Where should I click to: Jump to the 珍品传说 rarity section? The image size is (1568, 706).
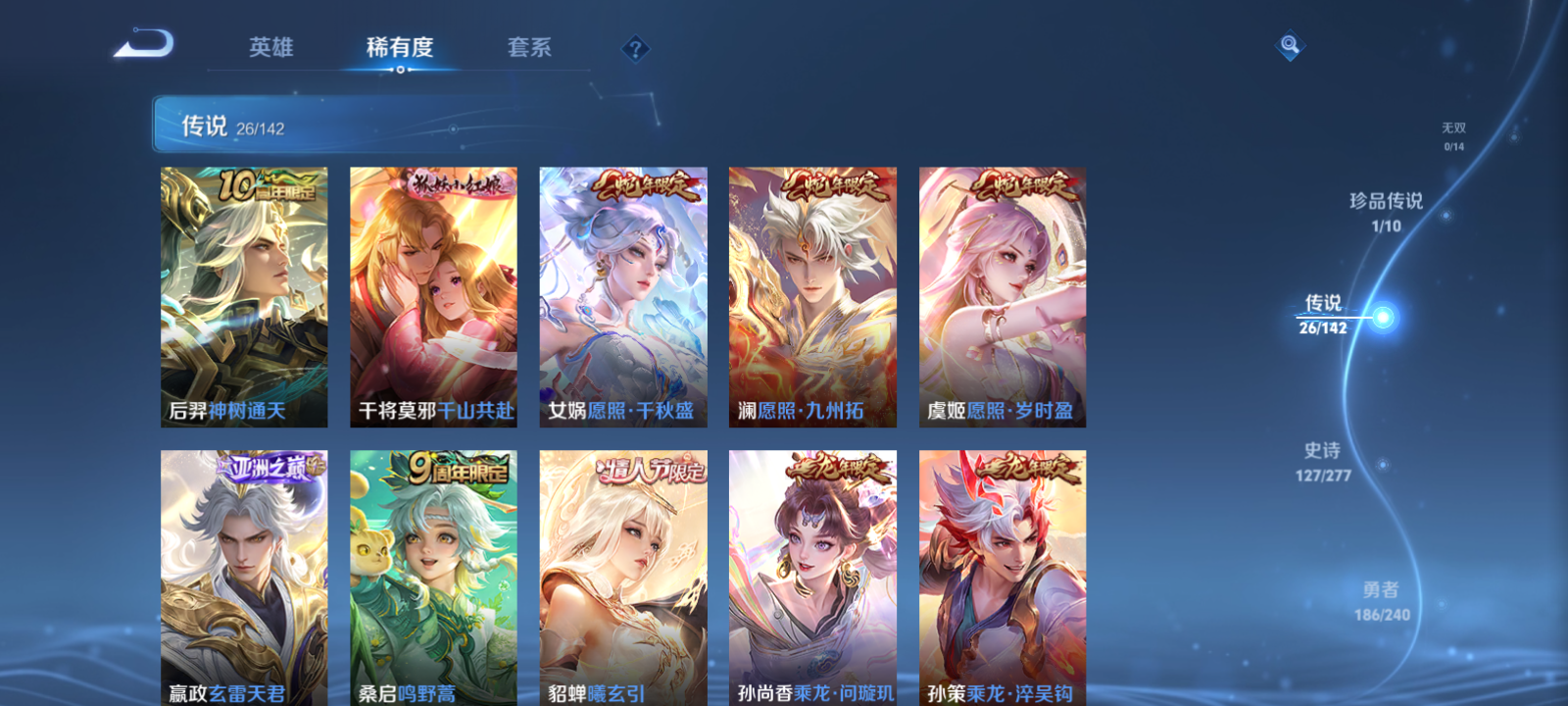1388,206
